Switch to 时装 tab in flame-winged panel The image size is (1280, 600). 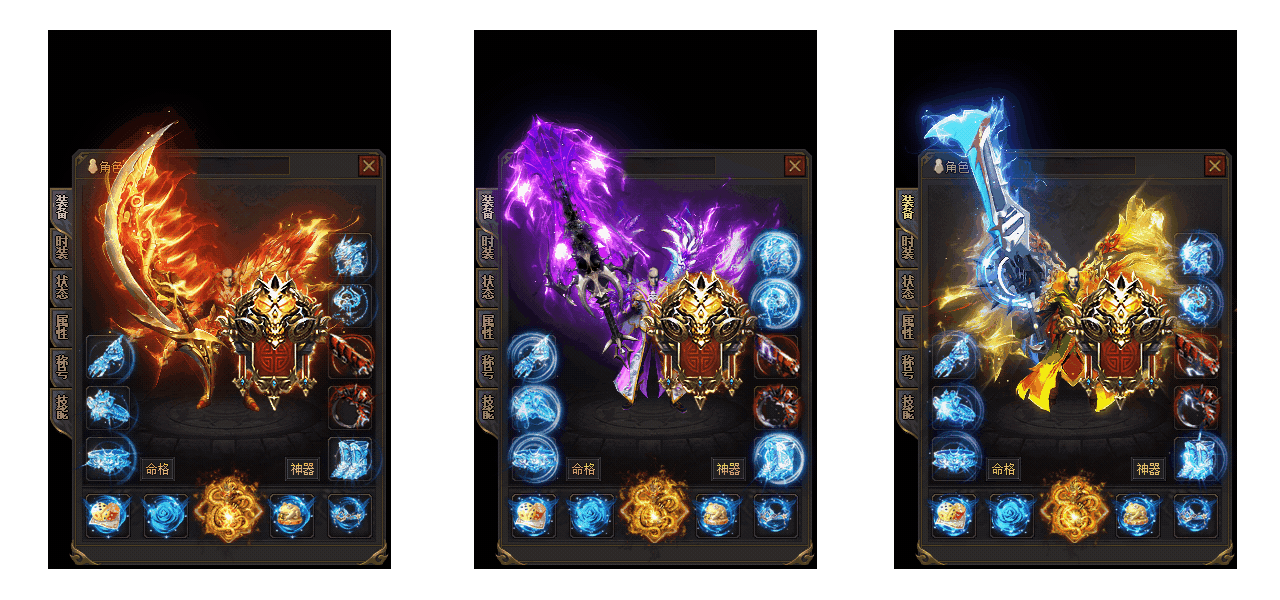[x=62, y=246]
